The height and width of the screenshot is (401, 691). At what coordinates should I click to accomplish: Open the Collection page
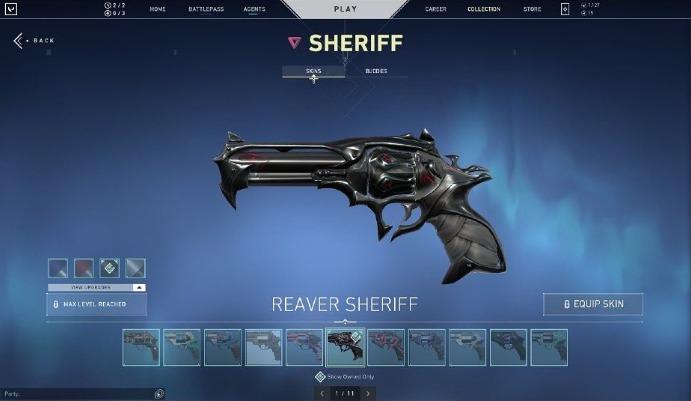(x=483, y=9)
